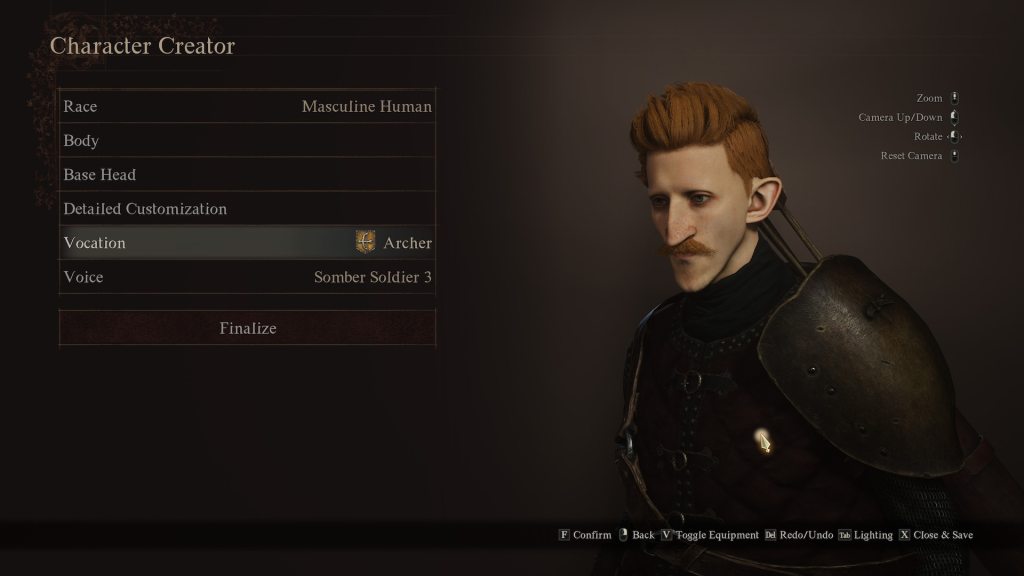Open the Race option row

(x=247, y=106)
